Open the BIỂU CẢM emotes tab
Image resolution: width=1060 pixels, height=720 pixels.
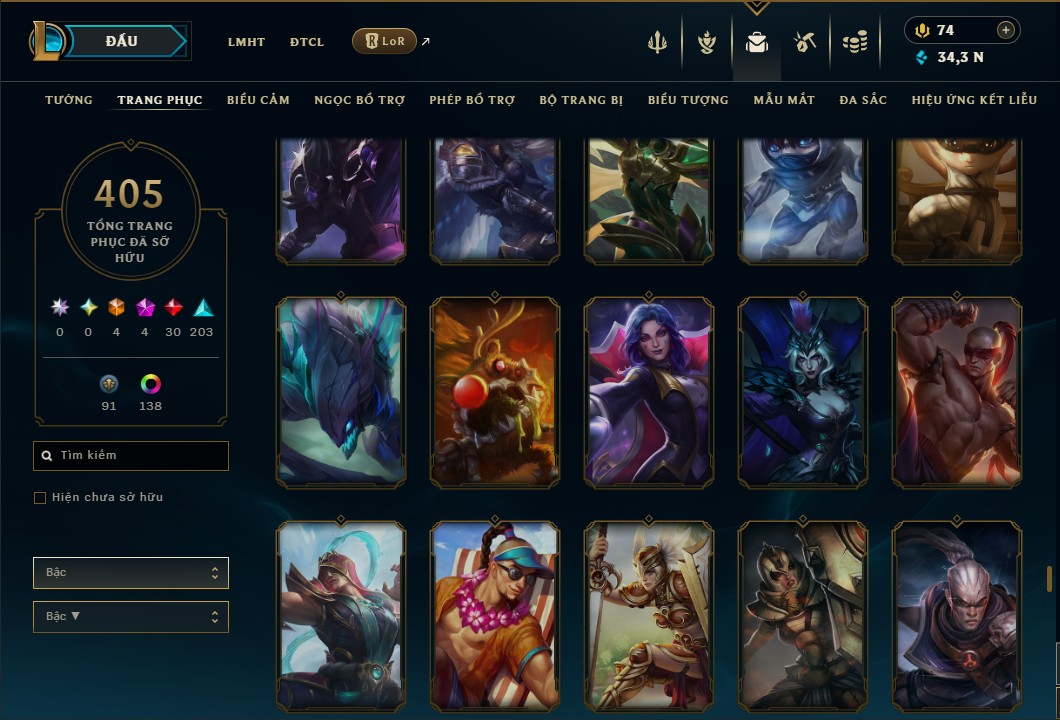(258, 100)
